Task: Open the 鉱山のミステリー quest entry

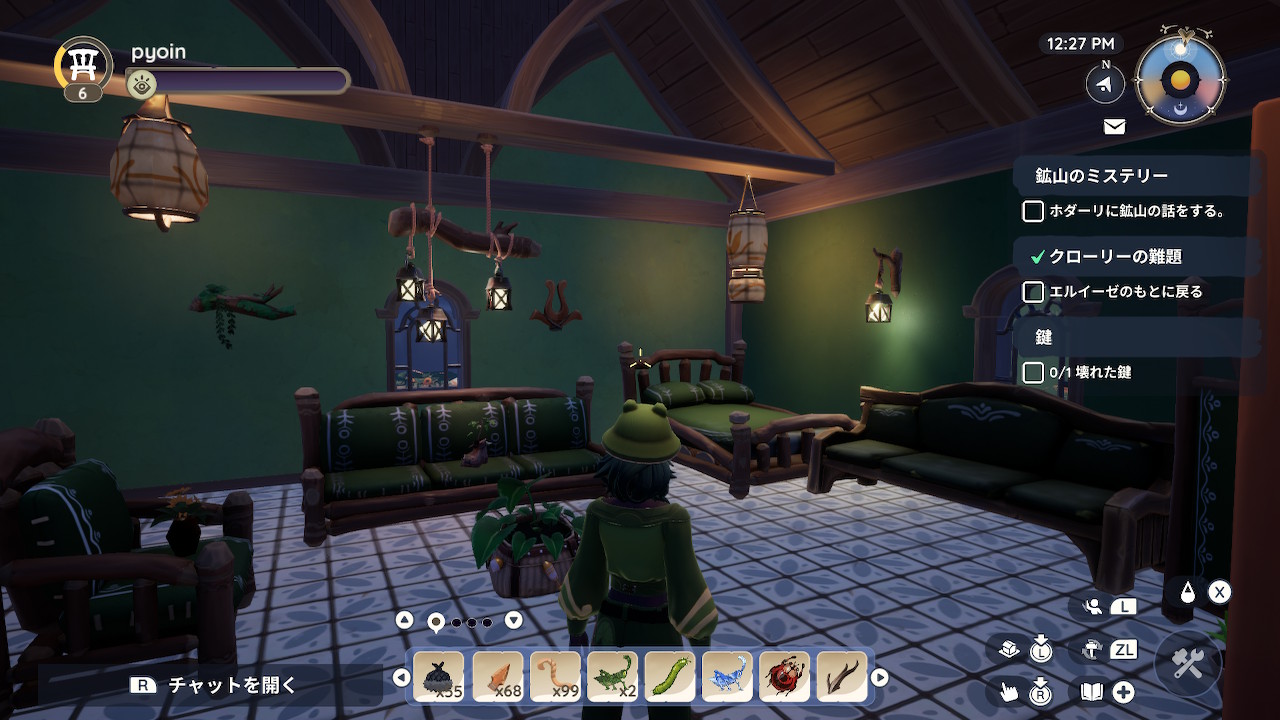Action: click(1101, 176)
